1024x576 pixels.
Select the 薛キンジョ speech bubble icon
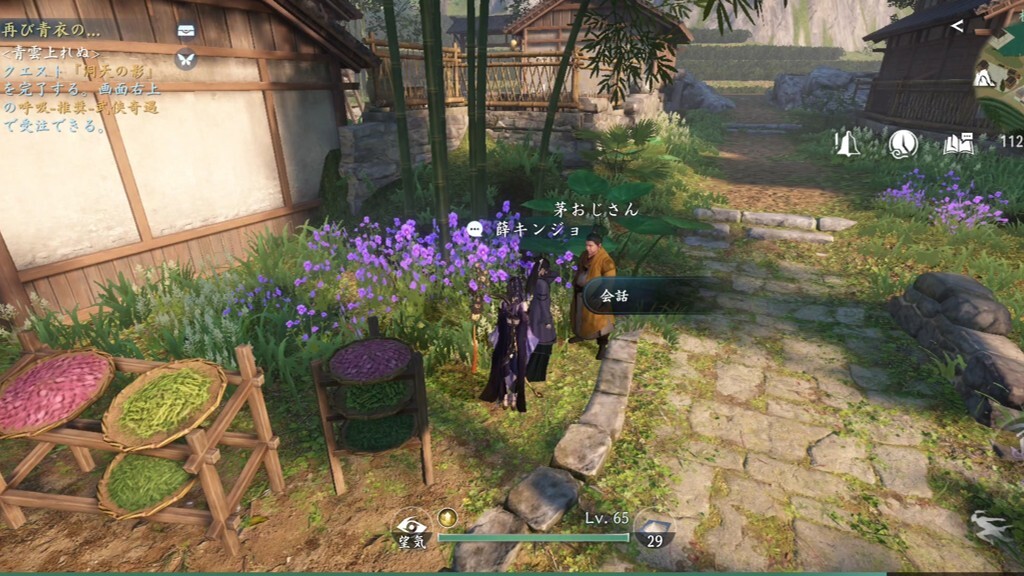[475, 228]
